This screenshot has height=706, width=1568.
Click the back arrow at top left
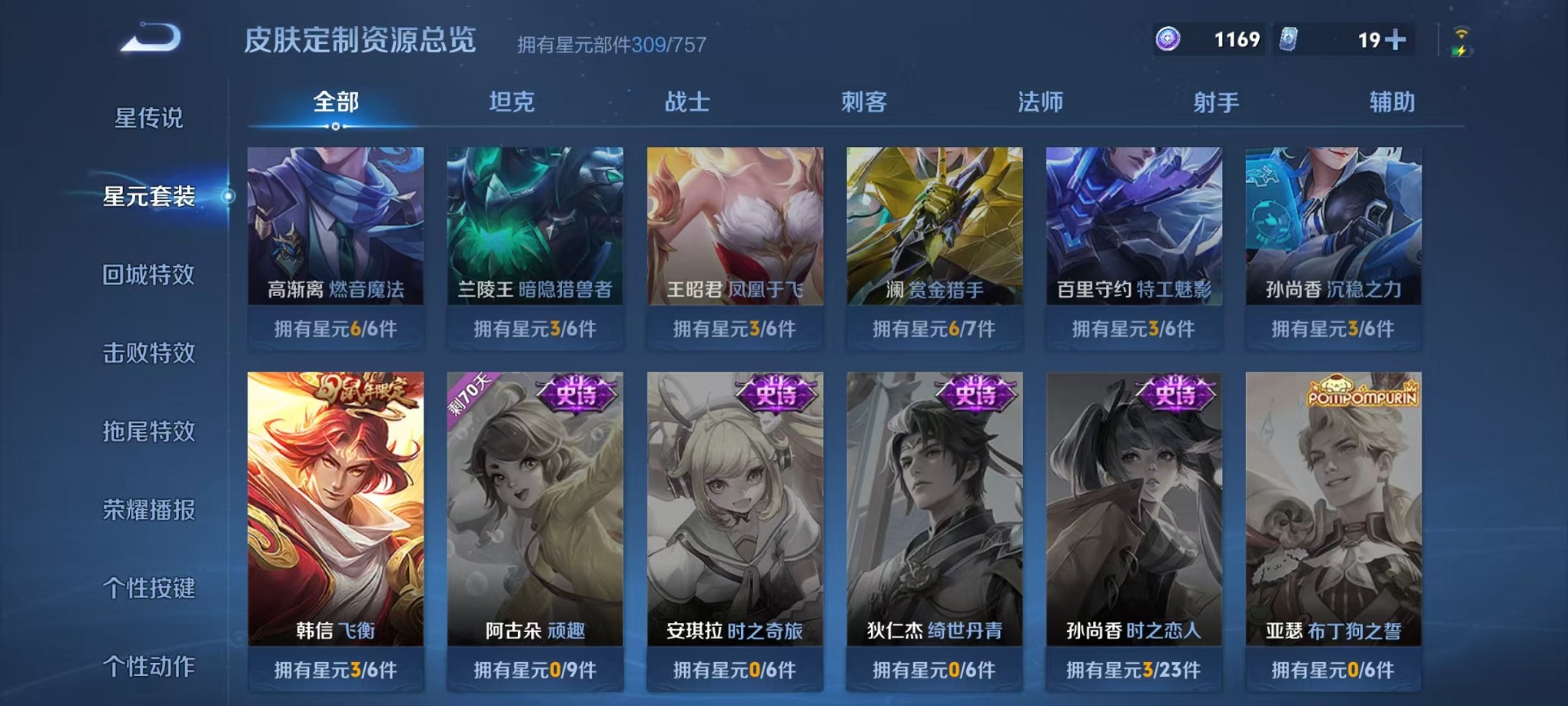[x=148, y=36]
